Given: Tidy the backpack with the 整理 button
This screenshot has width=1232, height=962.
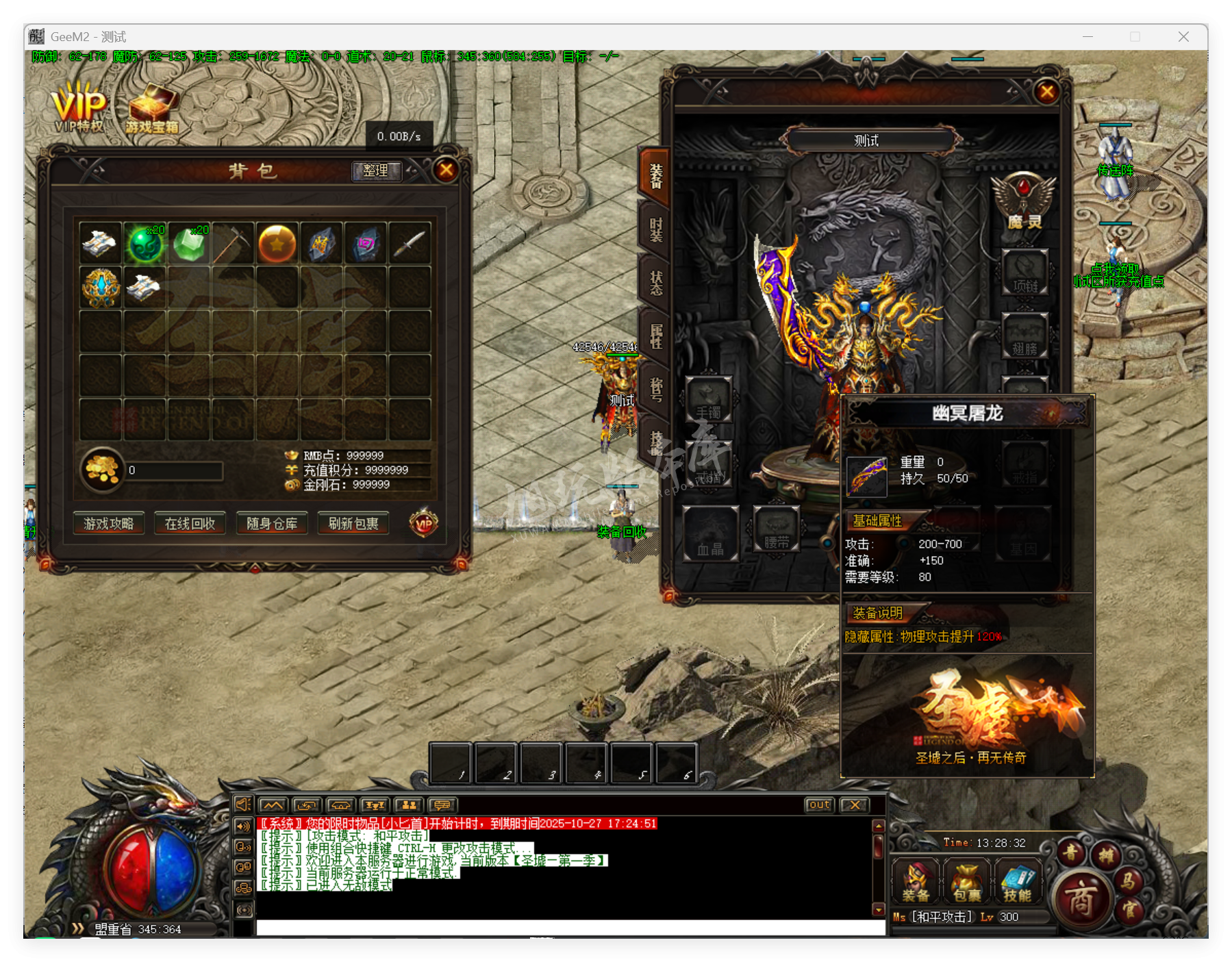Looking at the screenshot, I should point(375,172).
